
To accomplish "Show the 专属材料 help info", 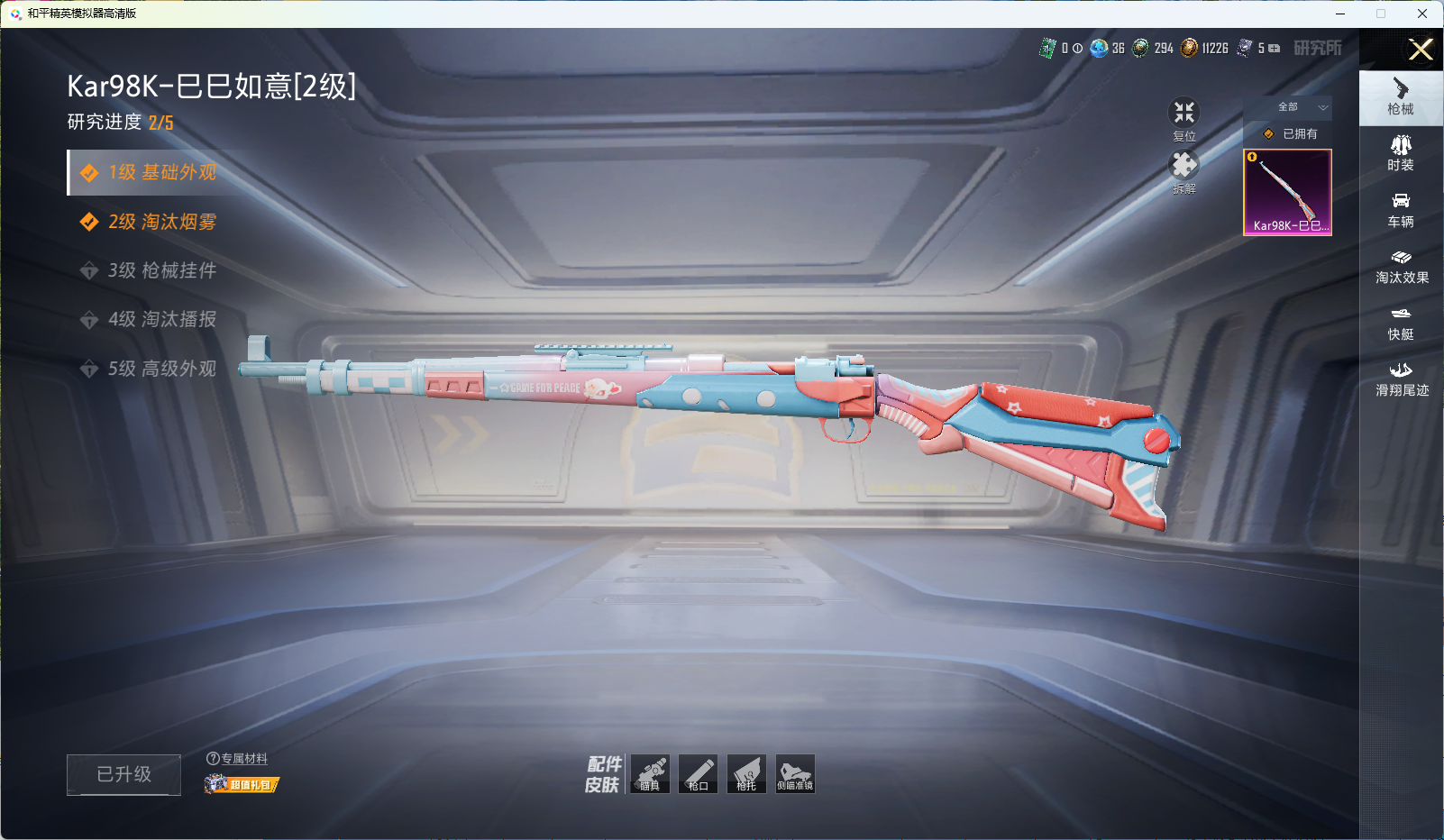I will [214, 759].
